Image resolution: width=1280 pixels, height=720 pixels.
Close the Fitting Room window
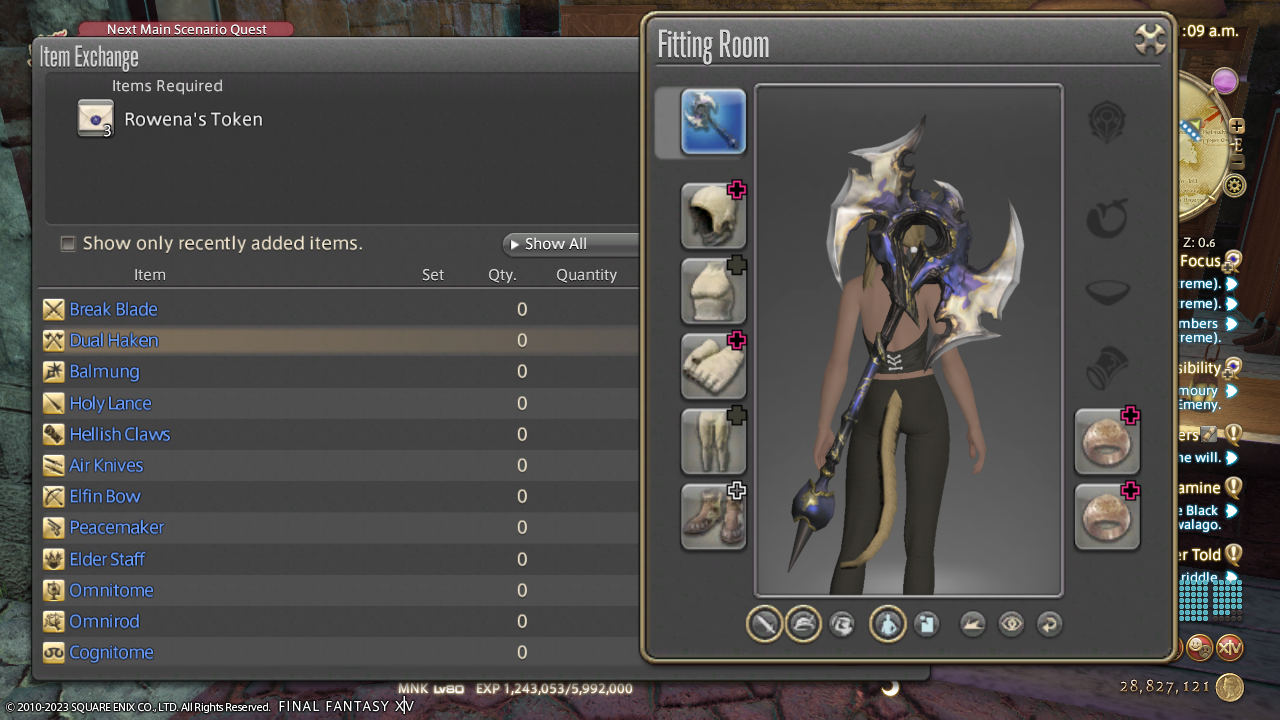pos(1151,40)
